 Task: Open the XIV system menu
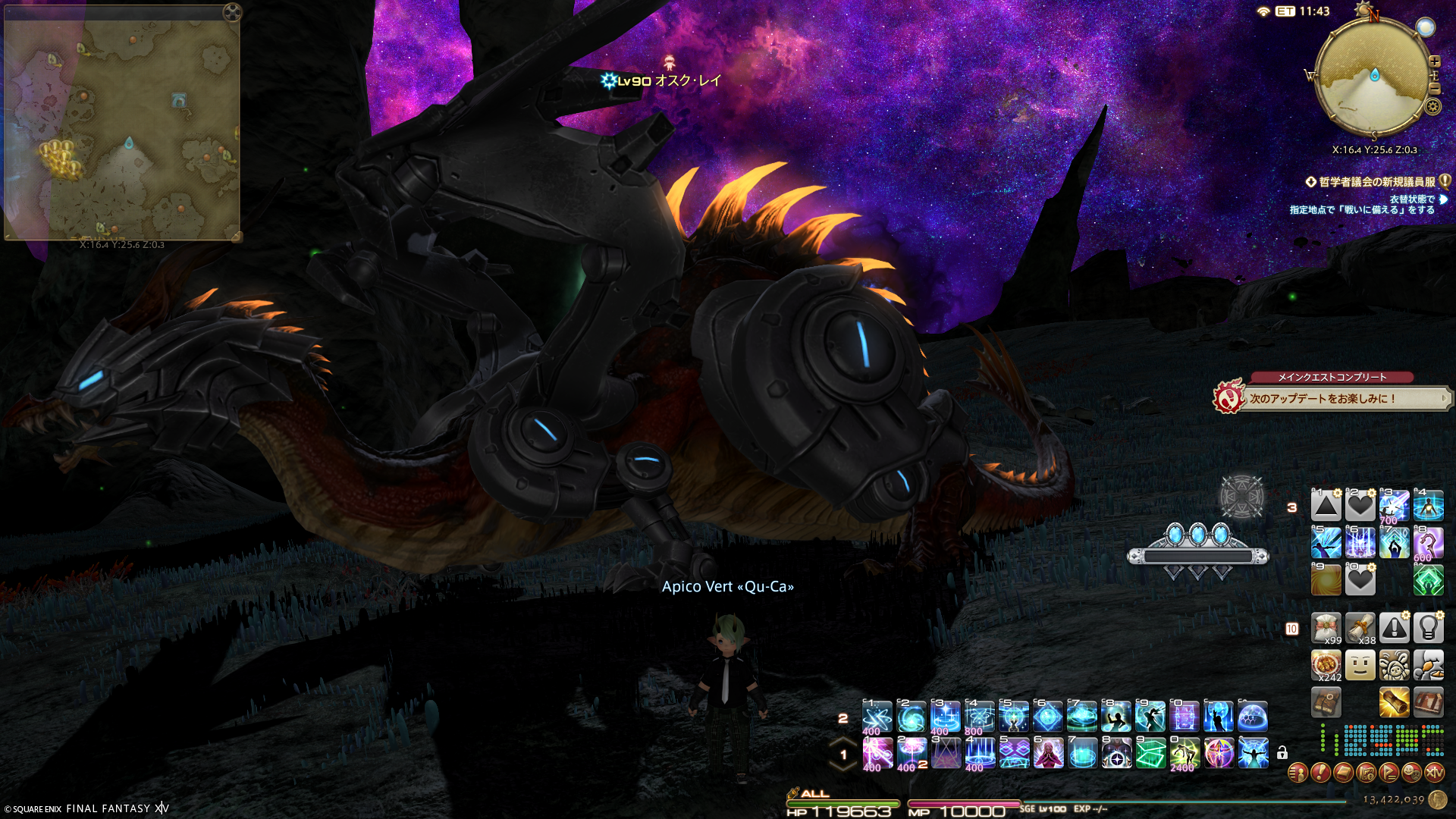point(1434,773)
